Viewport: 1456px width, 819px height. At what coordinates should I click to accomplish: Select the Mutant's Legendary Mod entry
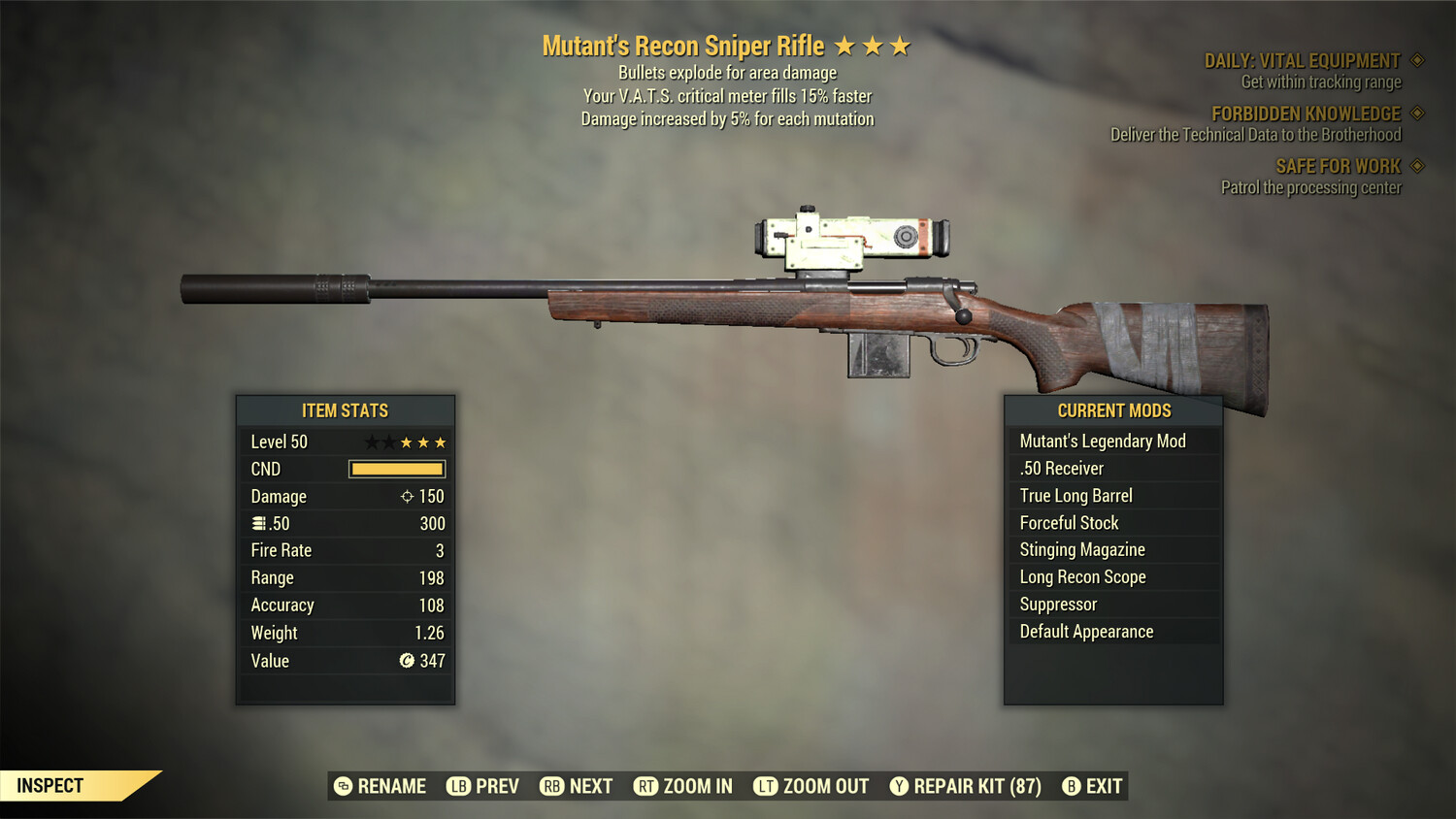[1103, 441]
